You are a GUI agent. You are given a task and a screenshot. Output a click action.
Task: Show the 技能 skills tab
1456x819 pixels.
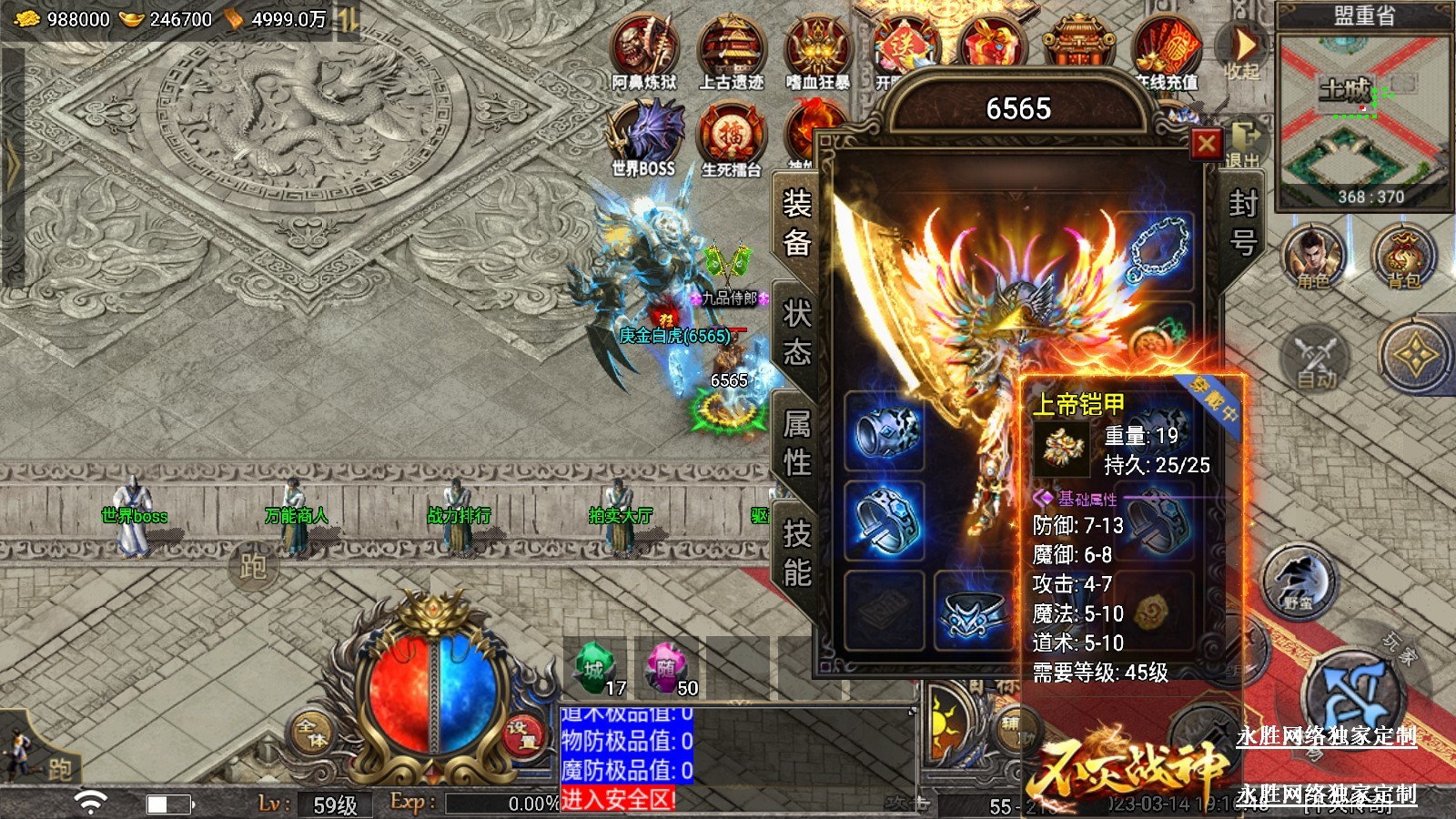796,553
